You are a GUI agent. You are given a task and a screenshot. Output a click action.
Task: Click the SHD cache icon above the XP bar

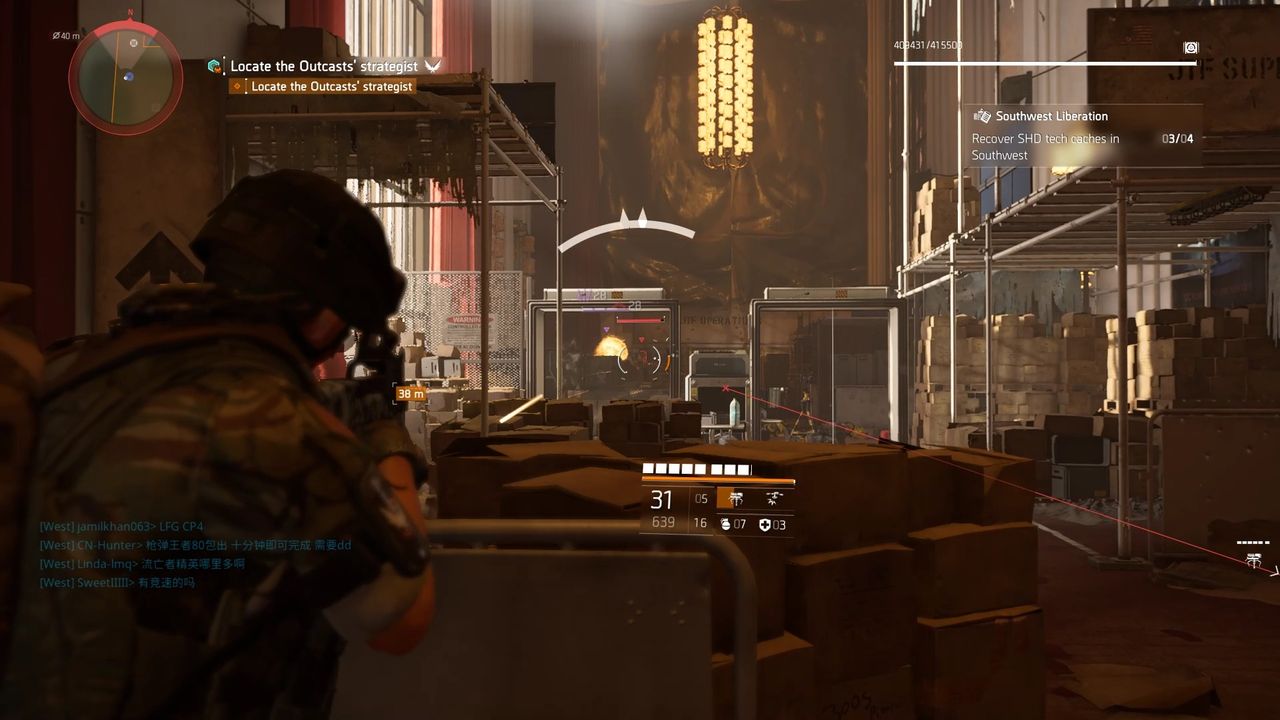[1190, 48]
